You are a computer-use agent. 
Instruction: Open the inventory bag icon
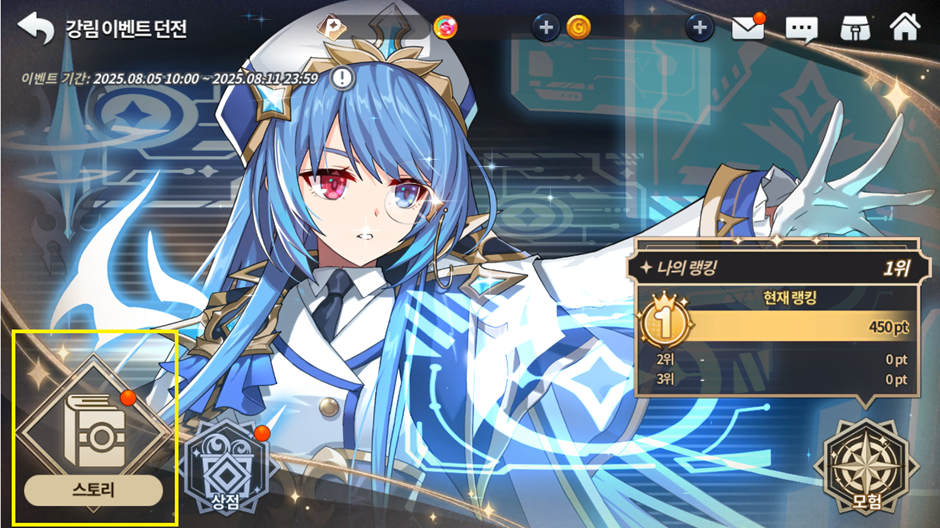(853, 28)
